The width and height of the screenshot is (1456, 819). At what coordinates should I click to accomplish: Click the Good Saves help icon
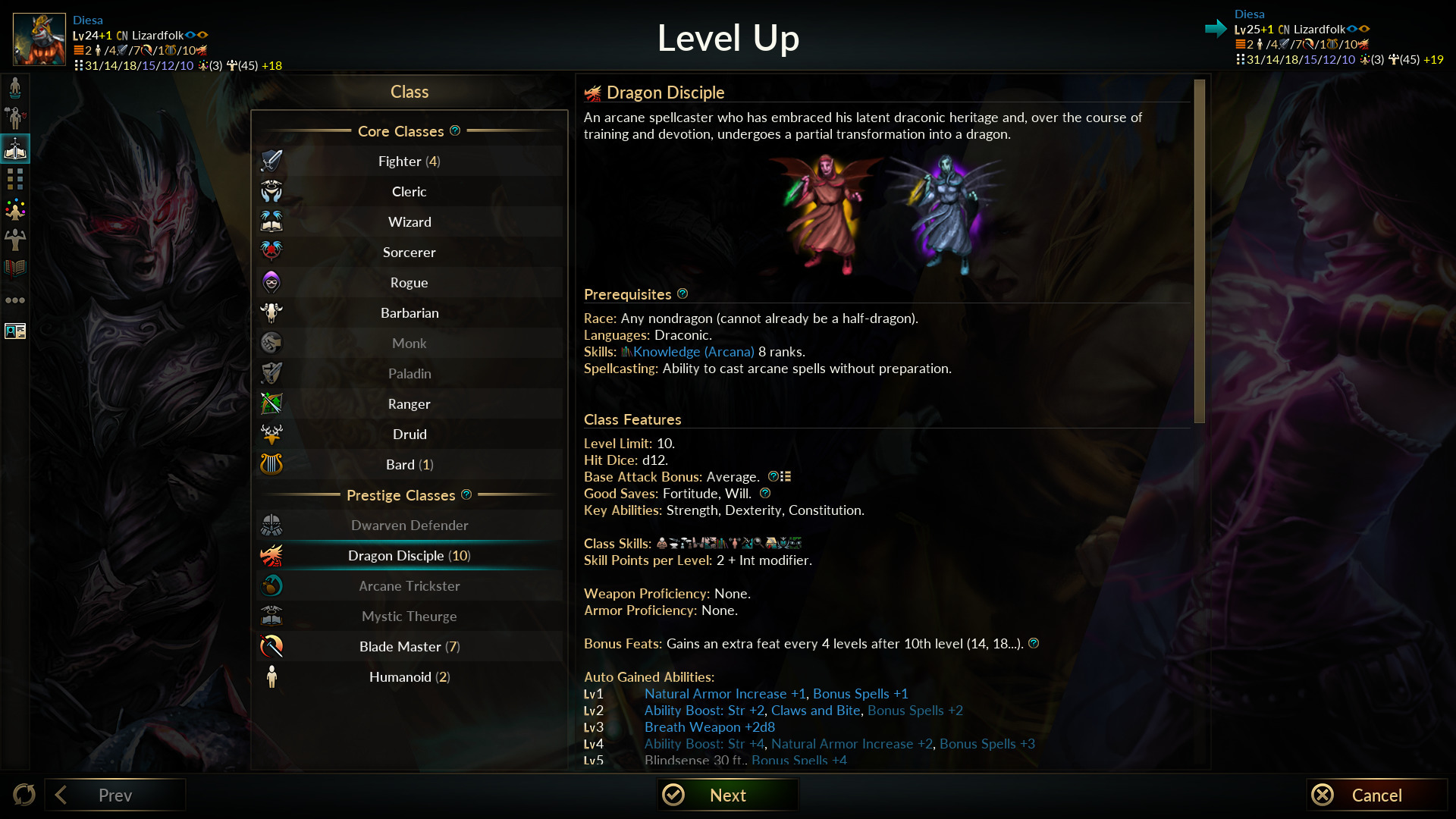coord(764,493)
